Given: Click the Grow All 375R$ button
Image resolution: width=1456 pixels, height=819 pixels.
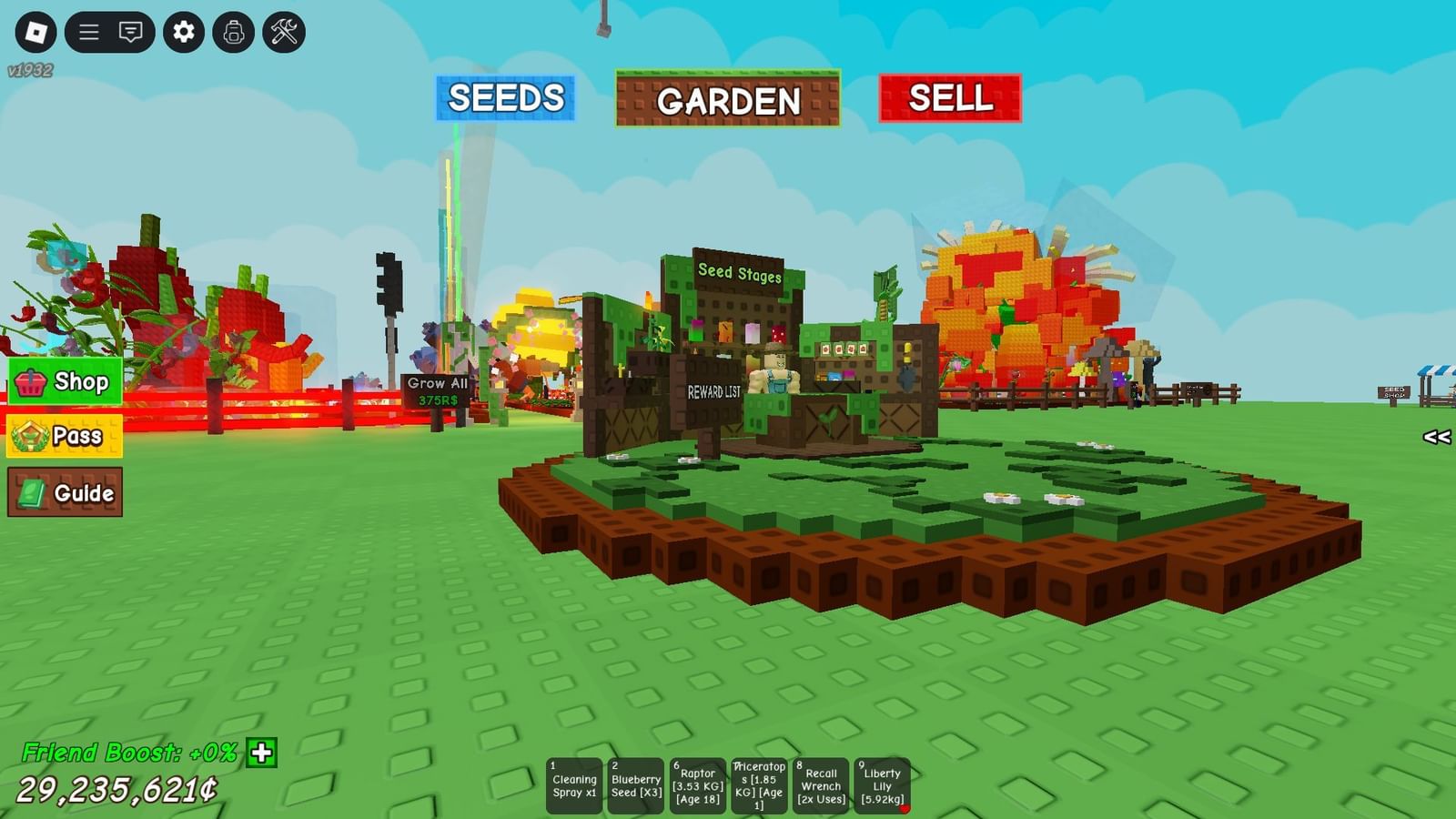Looking at the screenshot, I should 436,390.
